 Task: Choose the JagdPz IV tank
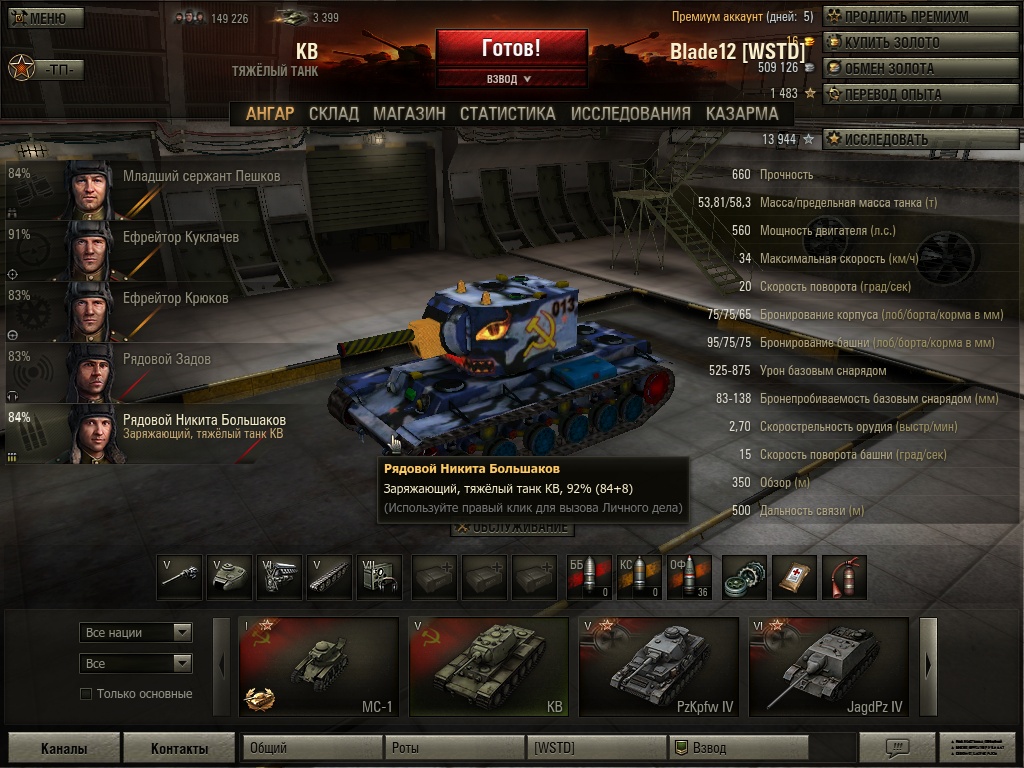pyautogui.click(x=829, y=667)
